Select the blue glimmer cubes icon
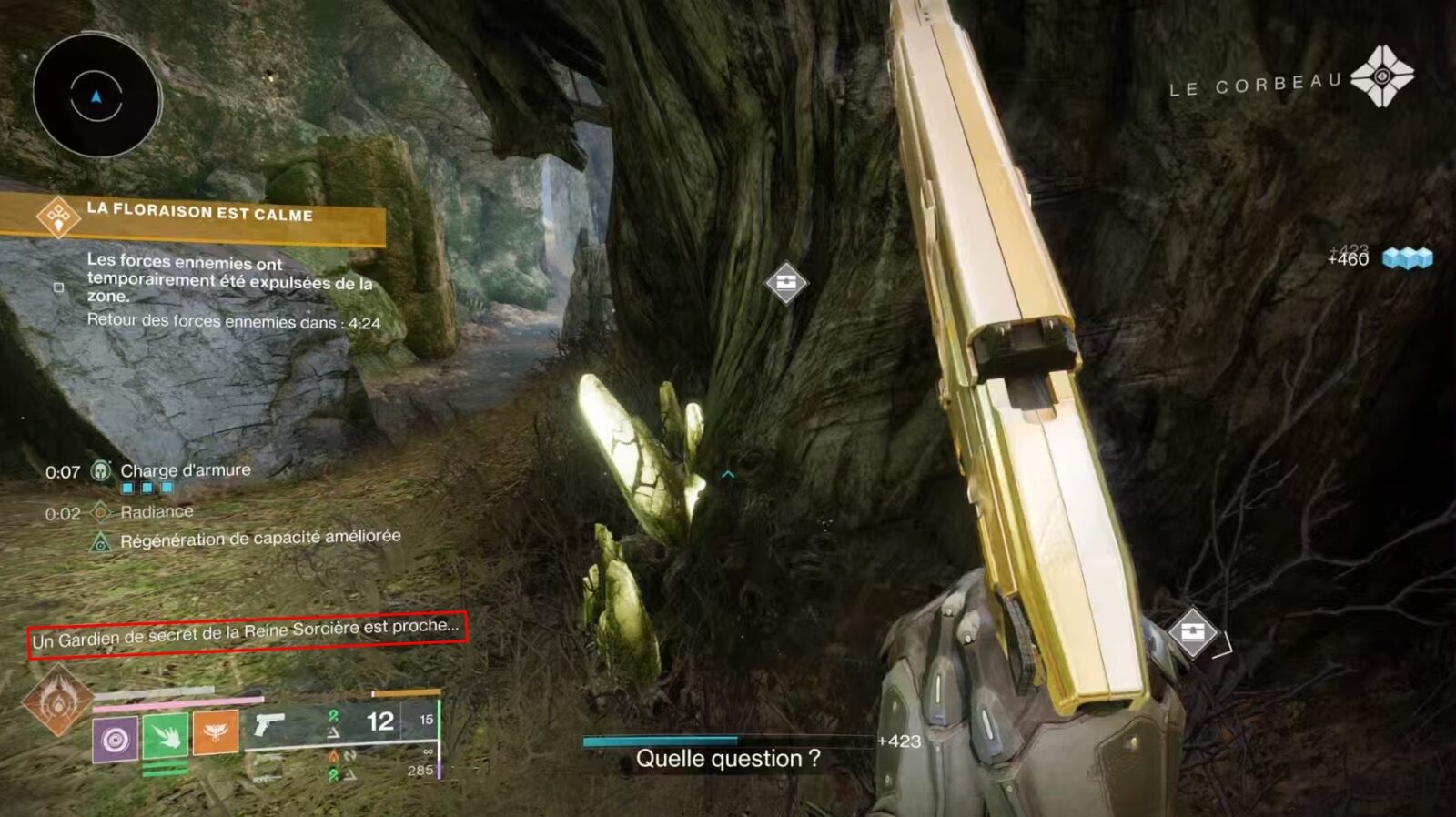The width and height of the screenshot is (1456, 817). pyautogui.click(x=1407, y=258)
